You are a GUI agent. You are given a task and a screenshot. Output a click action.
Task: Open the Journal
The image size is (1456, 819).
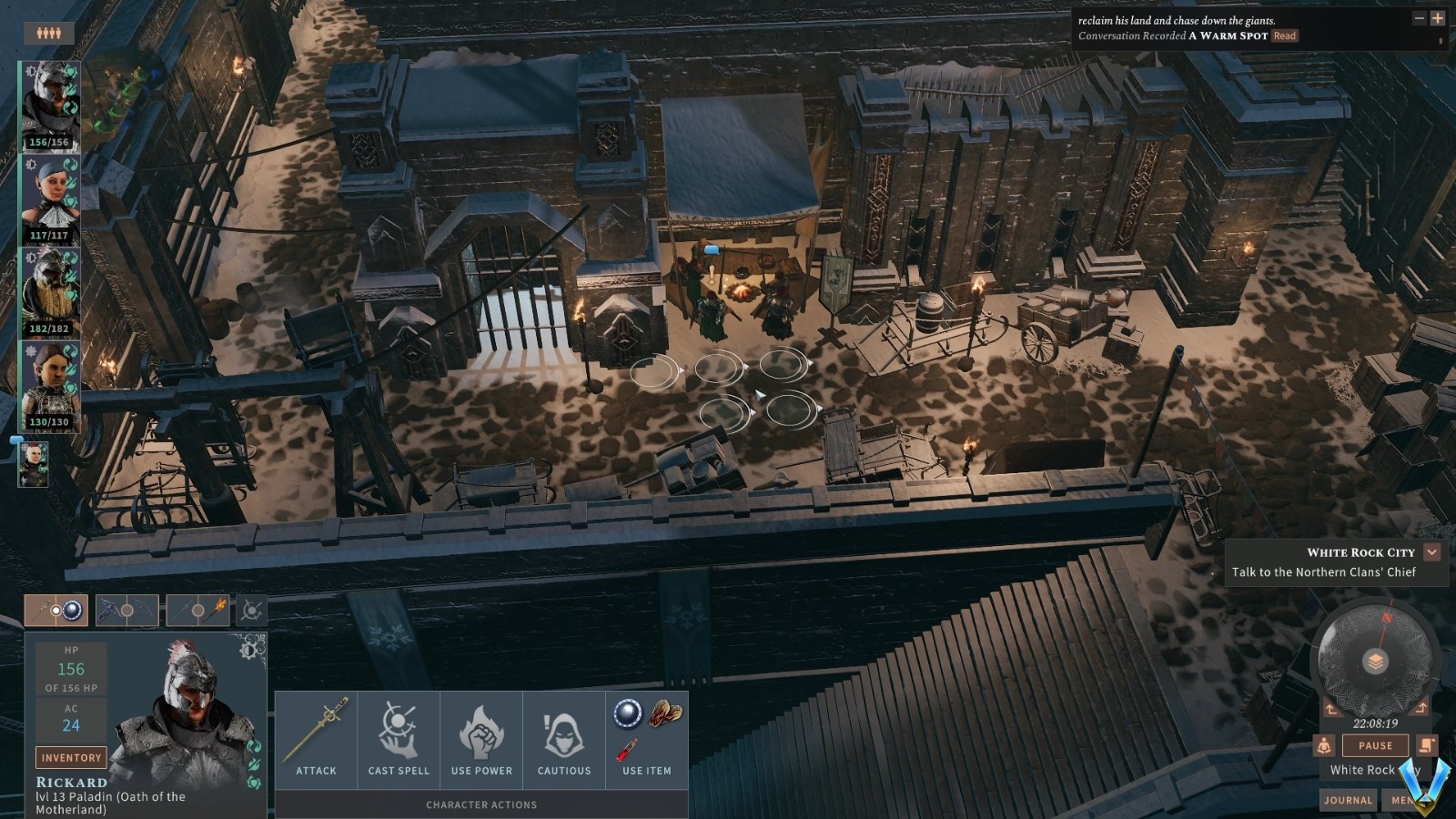(1348, 800)
